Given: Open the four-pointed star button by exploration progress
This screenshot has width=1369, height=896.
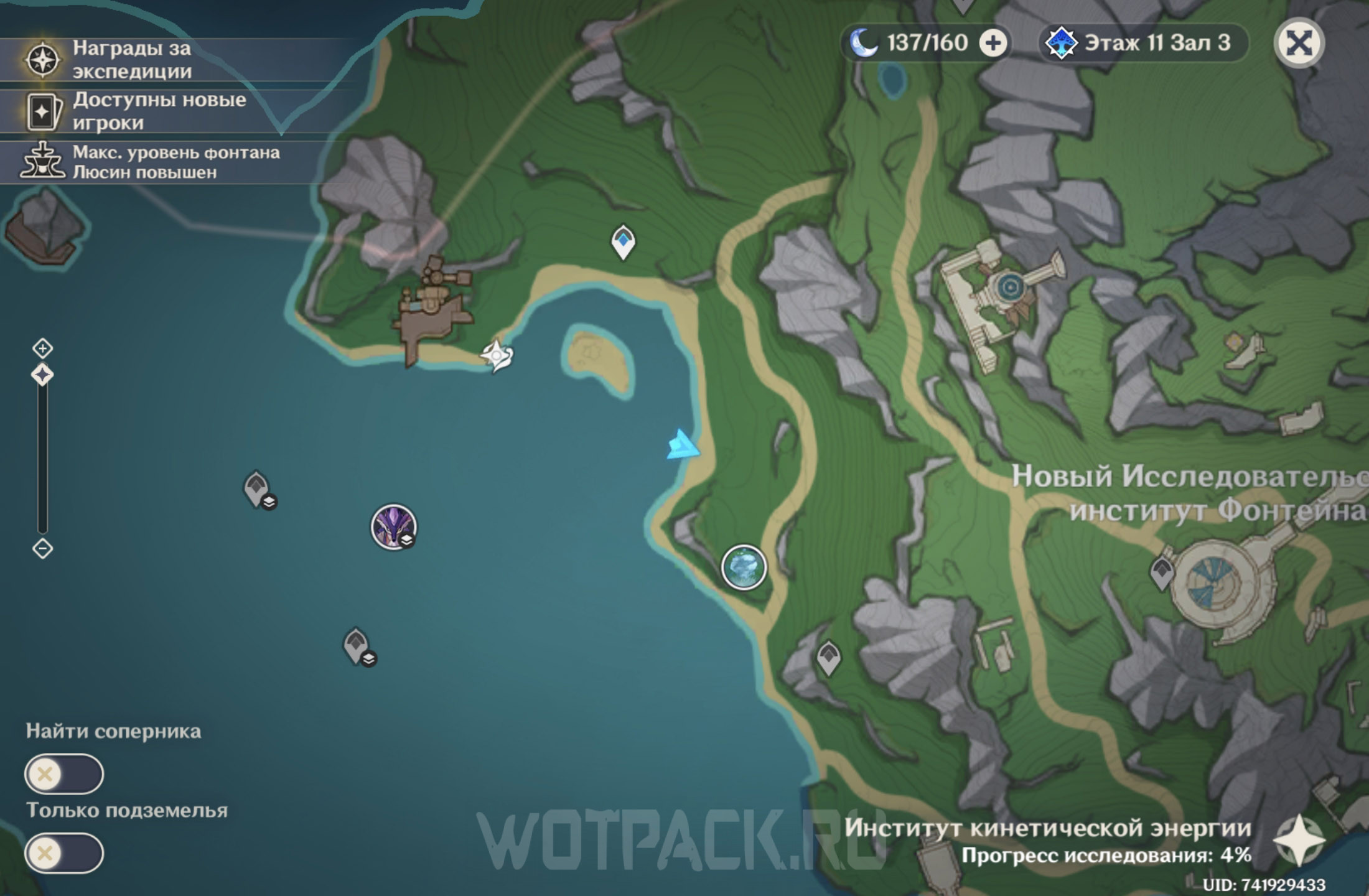Looking at the screenshot, I should point(1298,841).
